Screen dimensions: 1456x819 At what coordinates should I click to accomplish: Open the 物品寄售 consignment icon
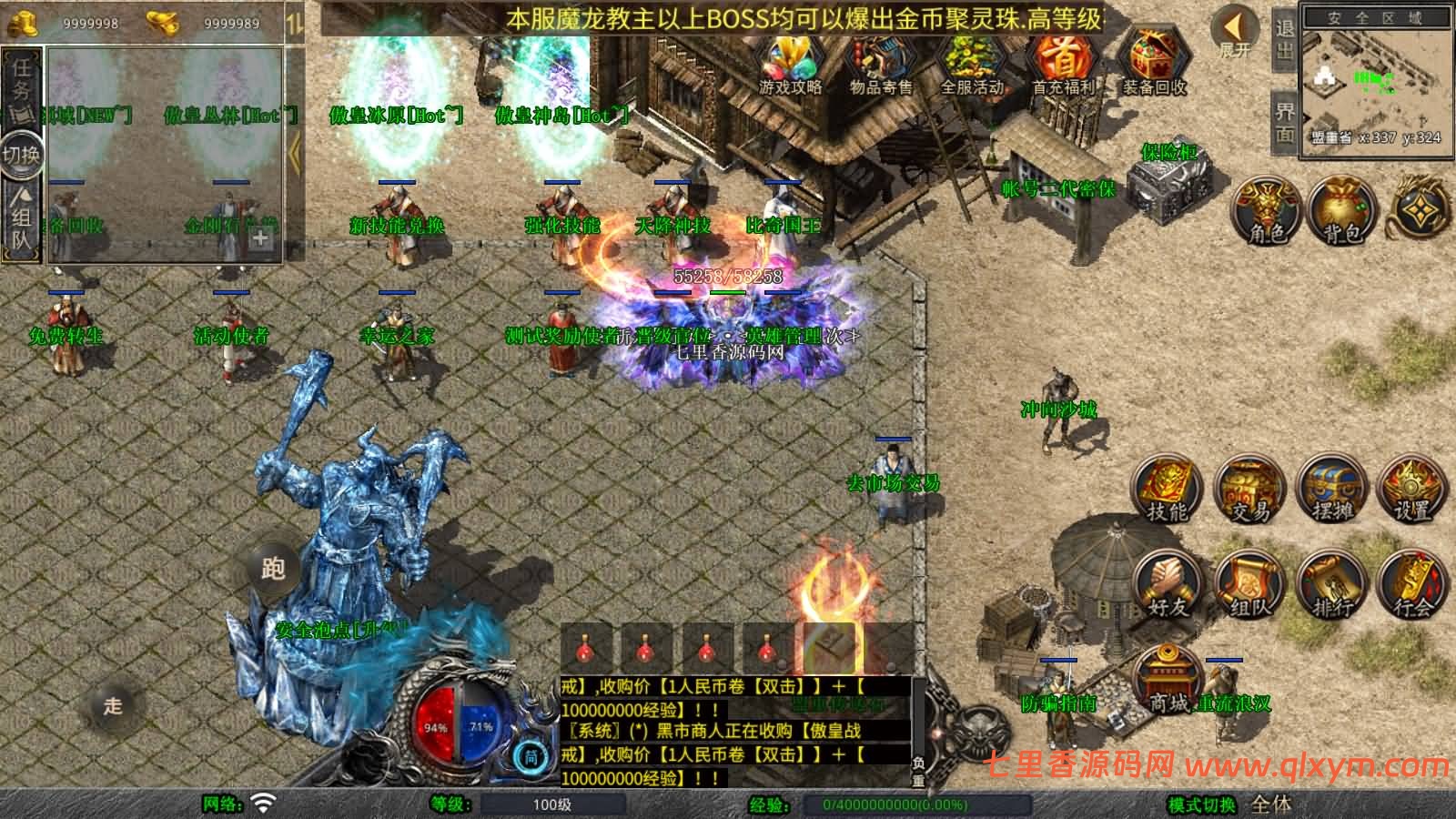(x=880, y=62)
